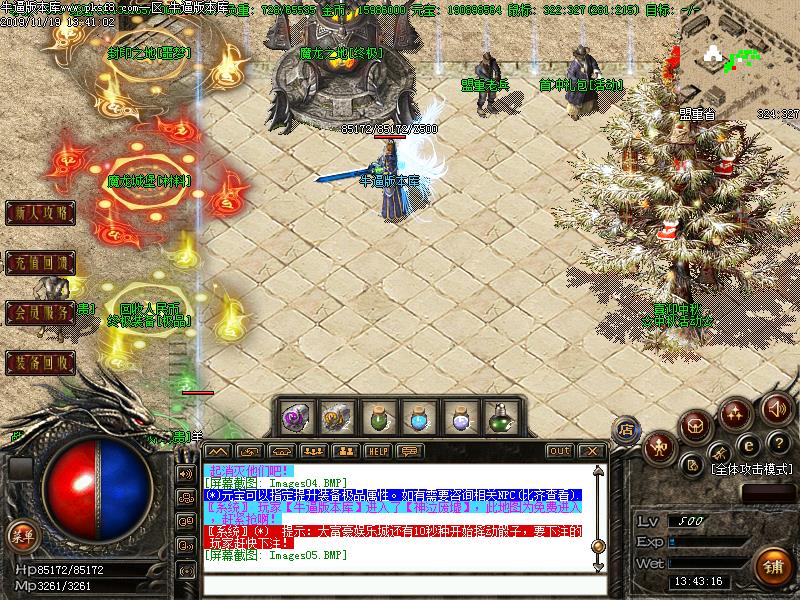The width and height of the screenshot is (800, 600).
Task: Select the dark green flask hotbar slot
Action: pos(498,417)
